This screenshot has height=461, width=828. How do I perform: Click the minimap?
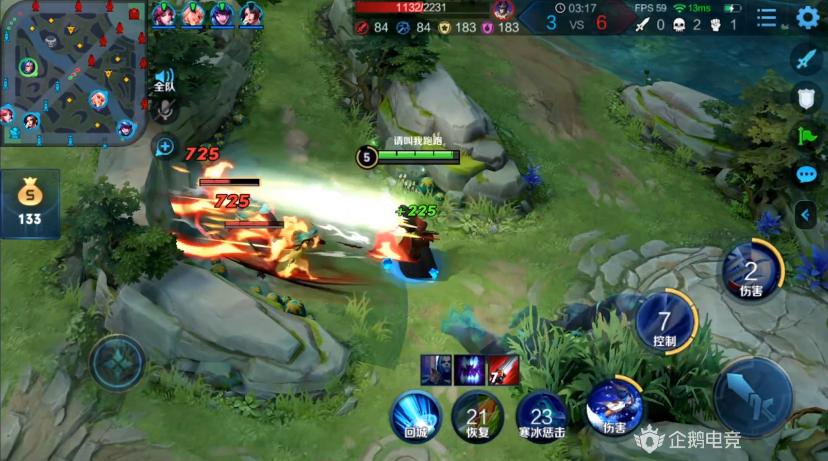[x=74, y=73]
